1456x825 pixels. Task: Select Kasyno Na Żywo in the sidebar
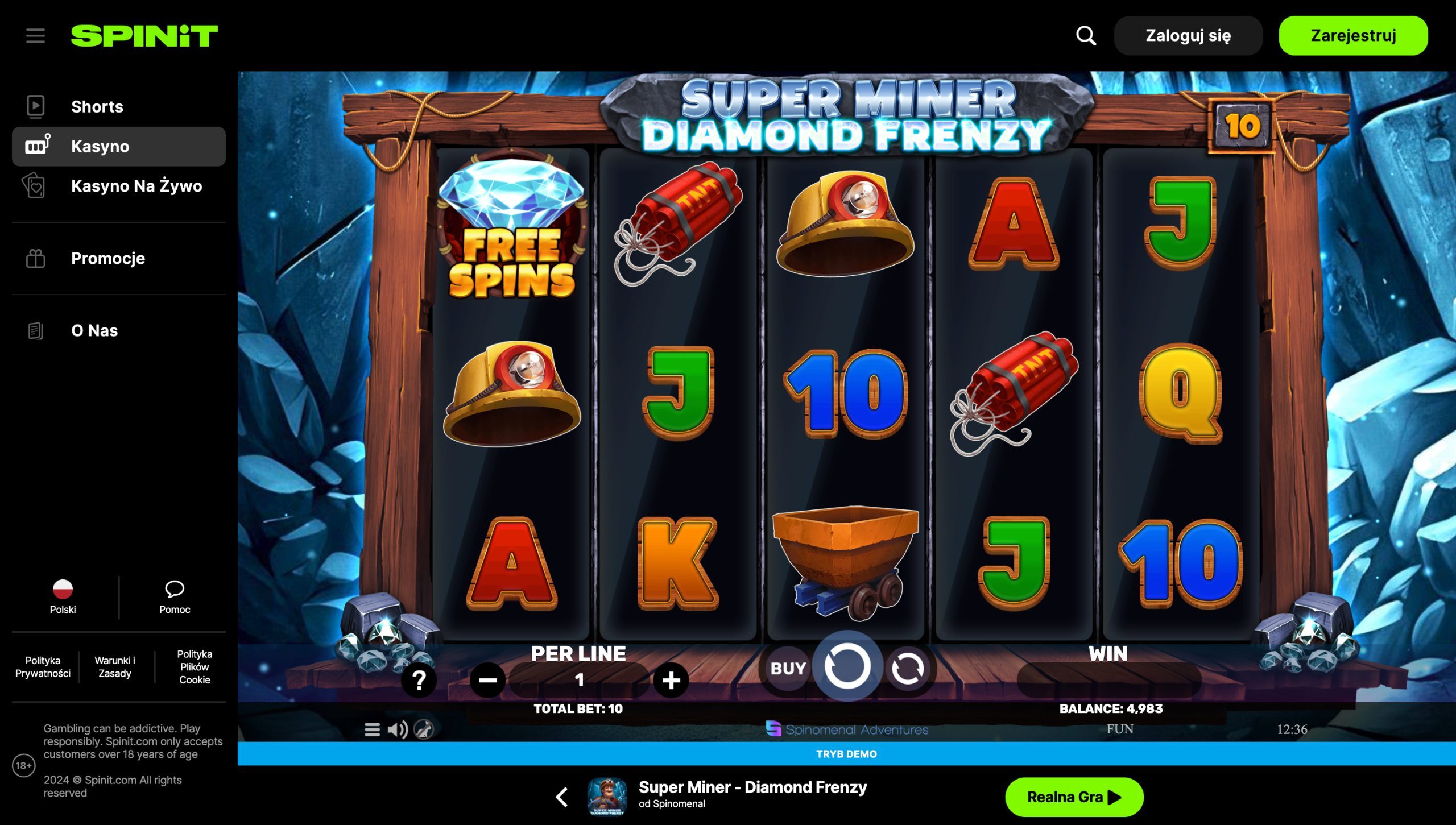(x=136, y=186)
